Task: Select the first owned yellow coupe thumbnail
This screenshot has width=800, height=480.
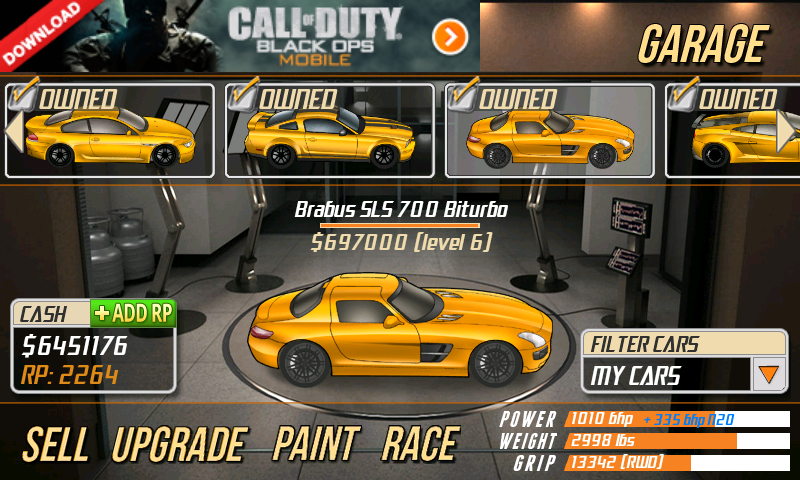Action: 110,131
